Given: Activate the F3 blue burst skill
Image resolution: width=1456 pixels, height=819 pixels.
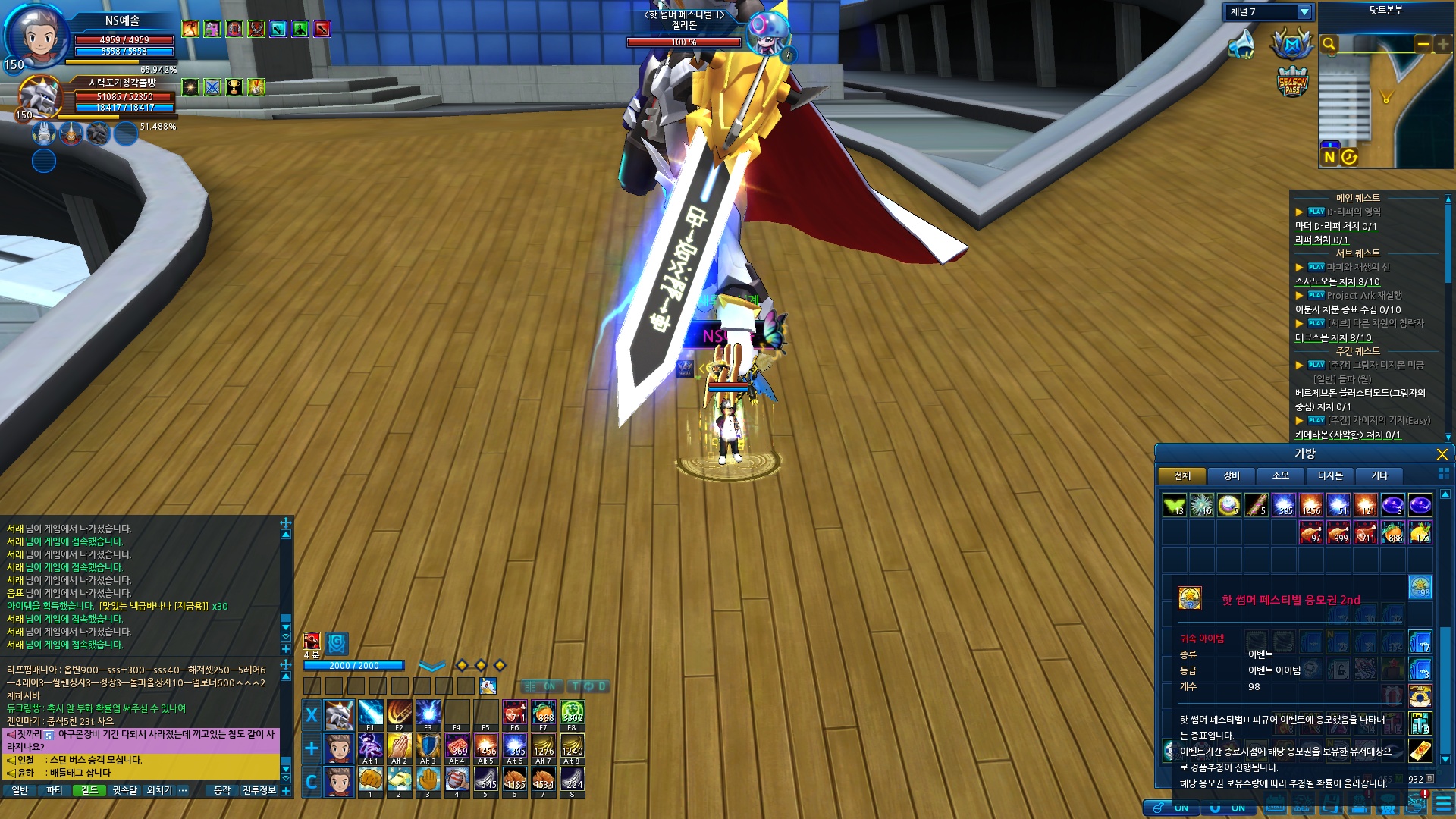Looking at the screenshot, I should [x=428, y=714].
